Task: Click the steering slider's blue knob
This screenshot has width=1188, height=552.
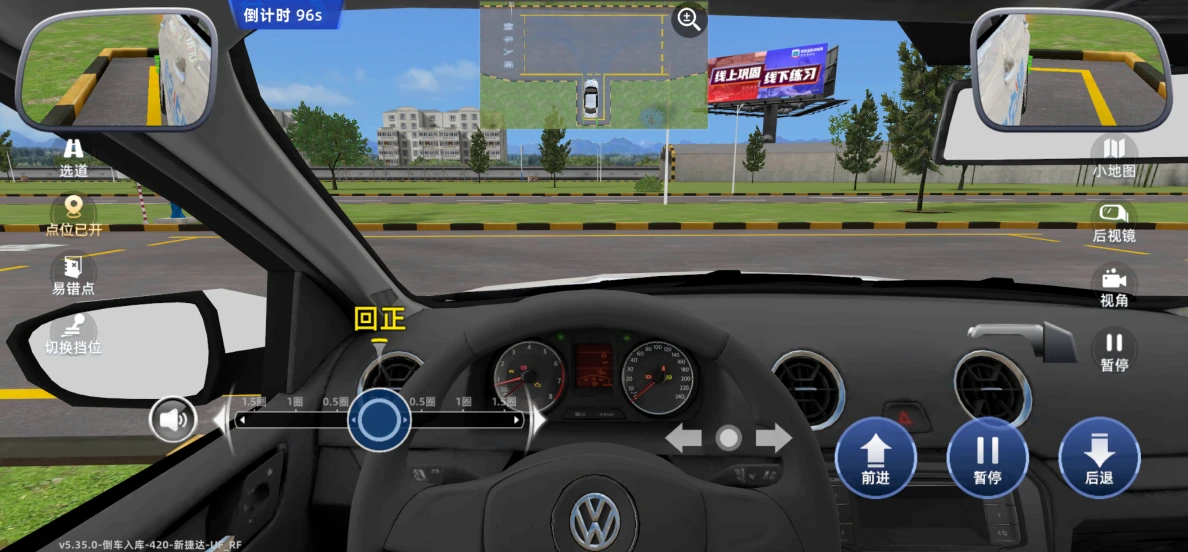Action: coord(379,421)
